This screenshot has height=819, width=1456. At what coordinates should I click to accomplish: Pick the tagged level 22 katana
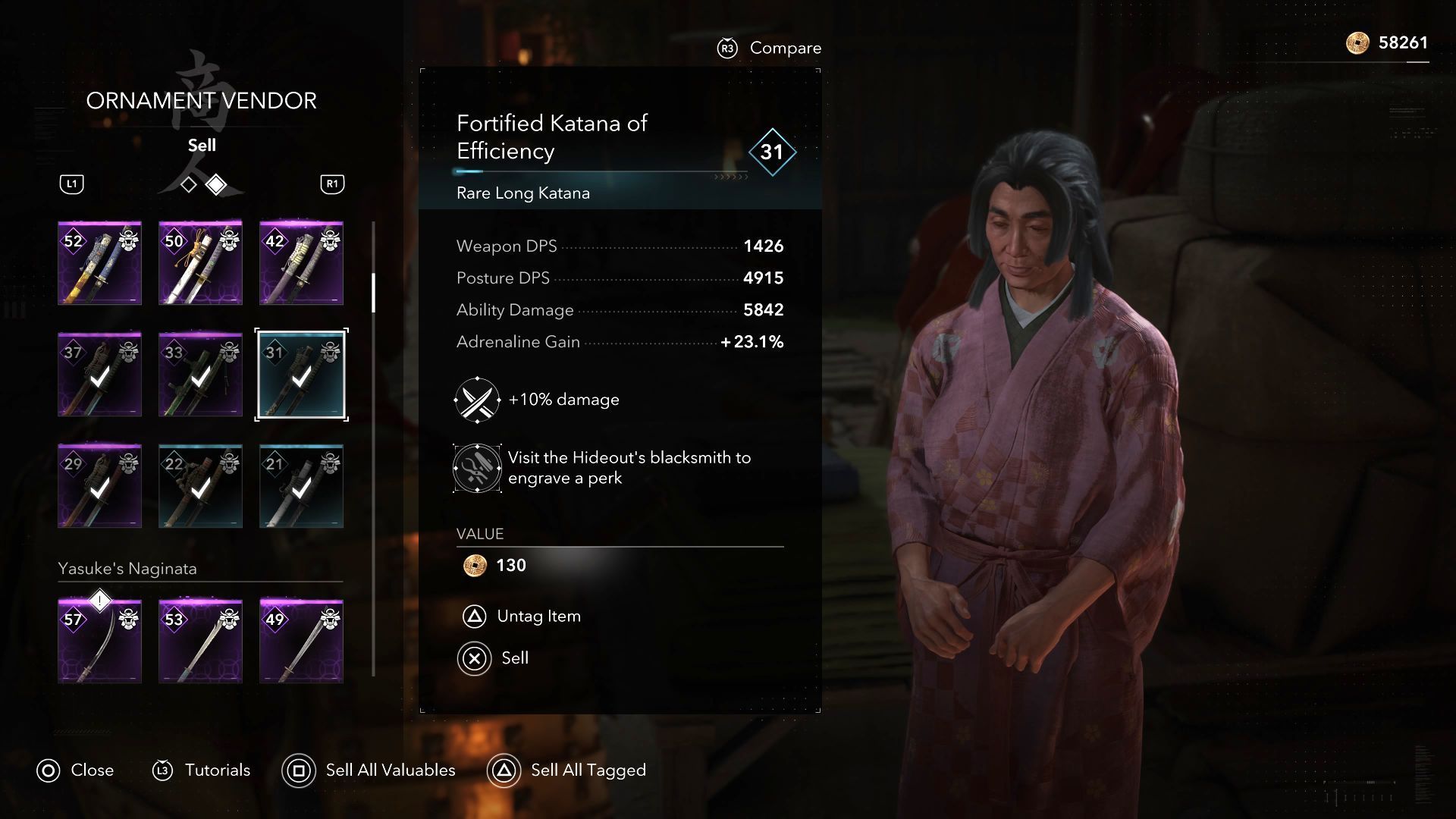[200, 486]
